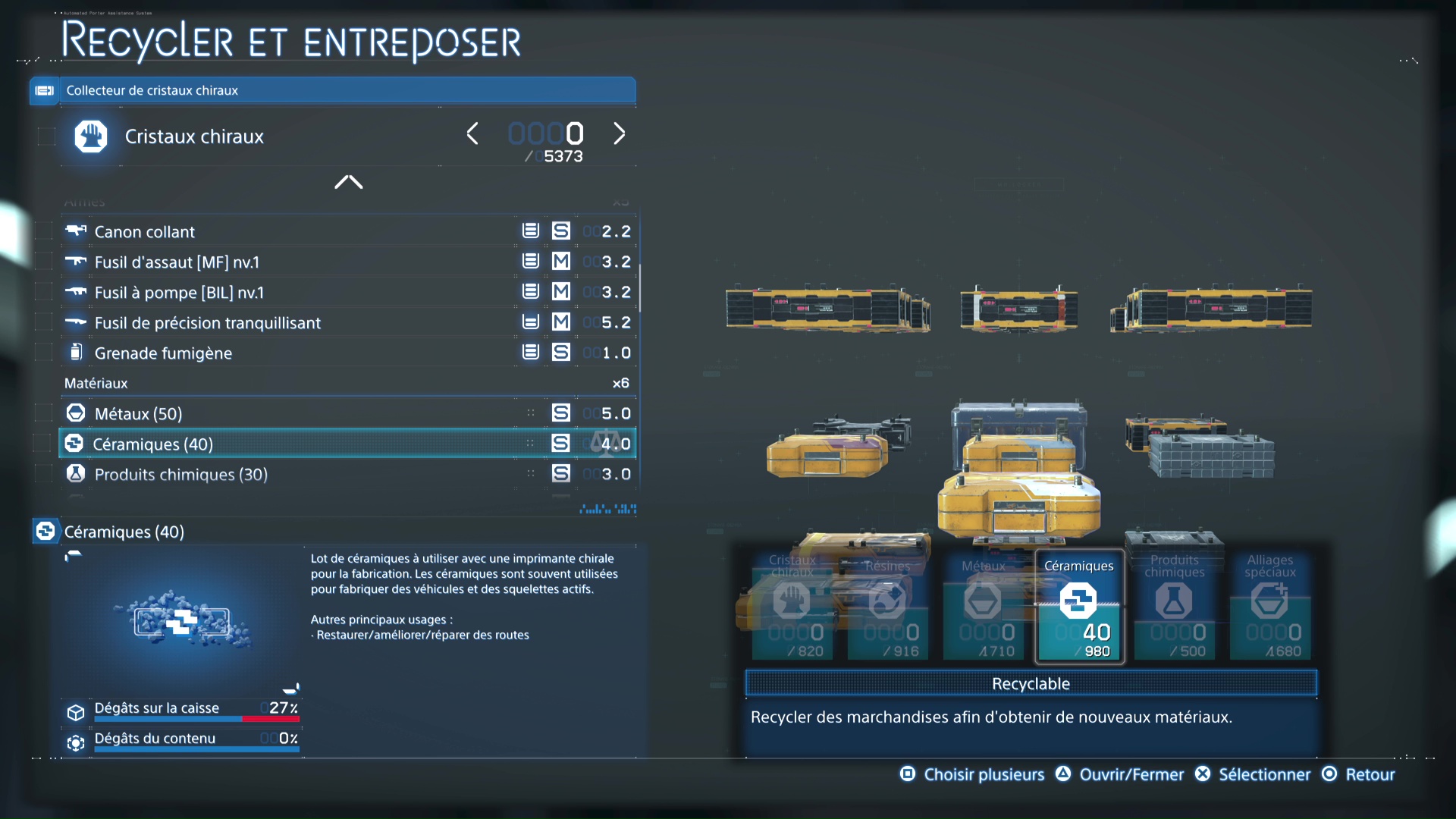Choose the Résines material storage tile

888,606
